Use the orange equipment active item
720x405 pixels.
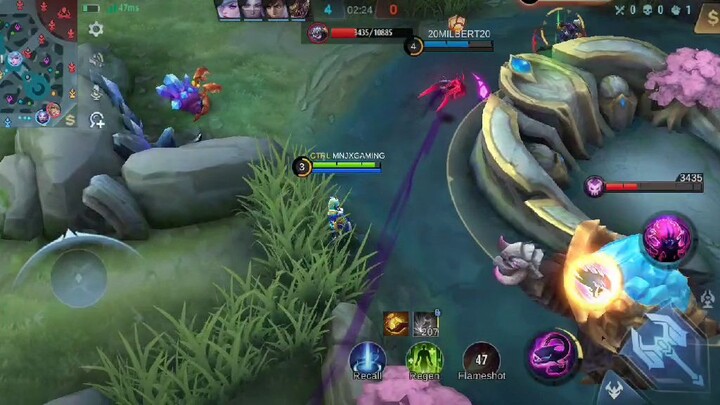tap(396, 323)
